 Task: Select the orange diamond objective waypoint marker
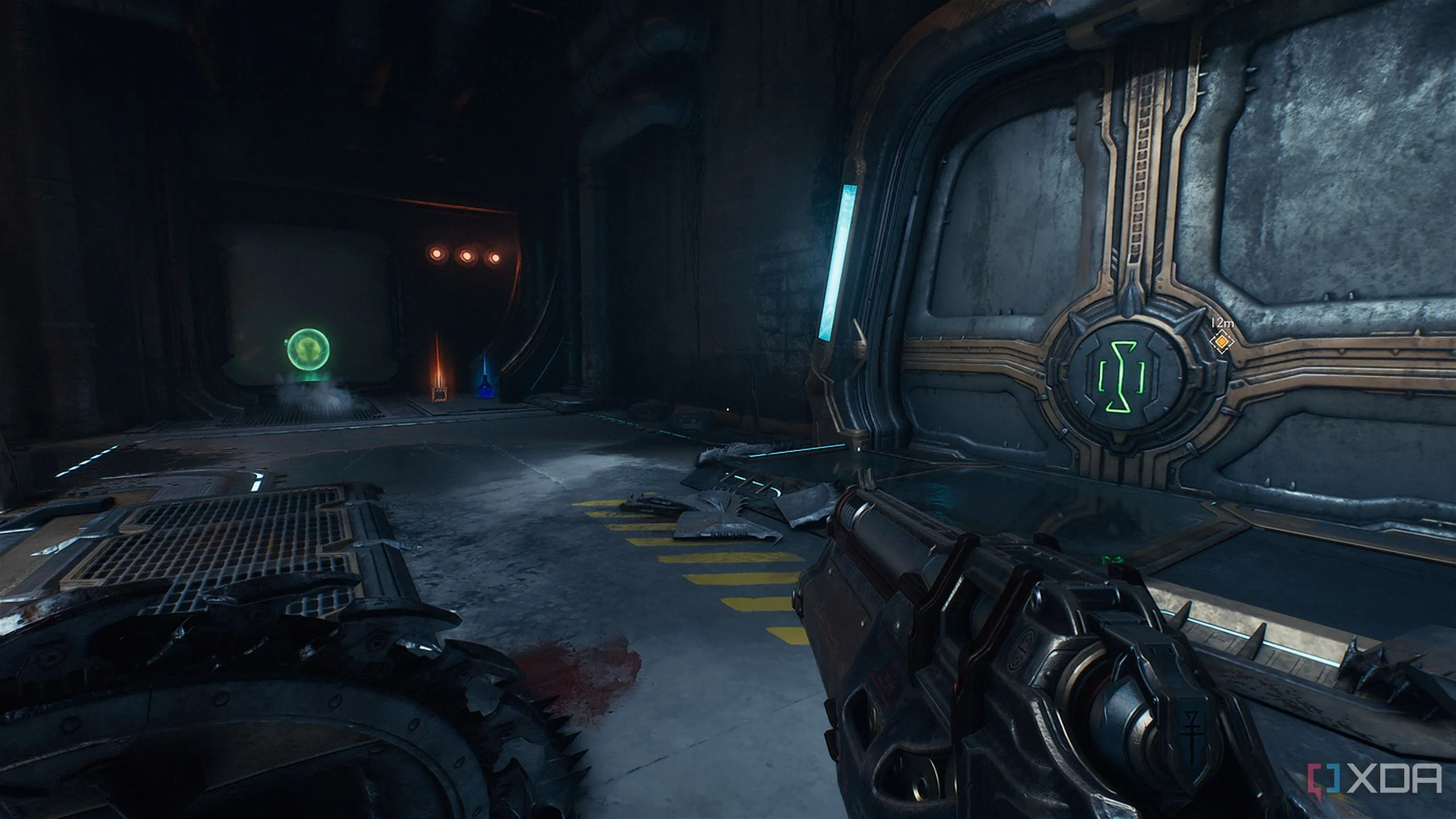[x=1219, y=342]
